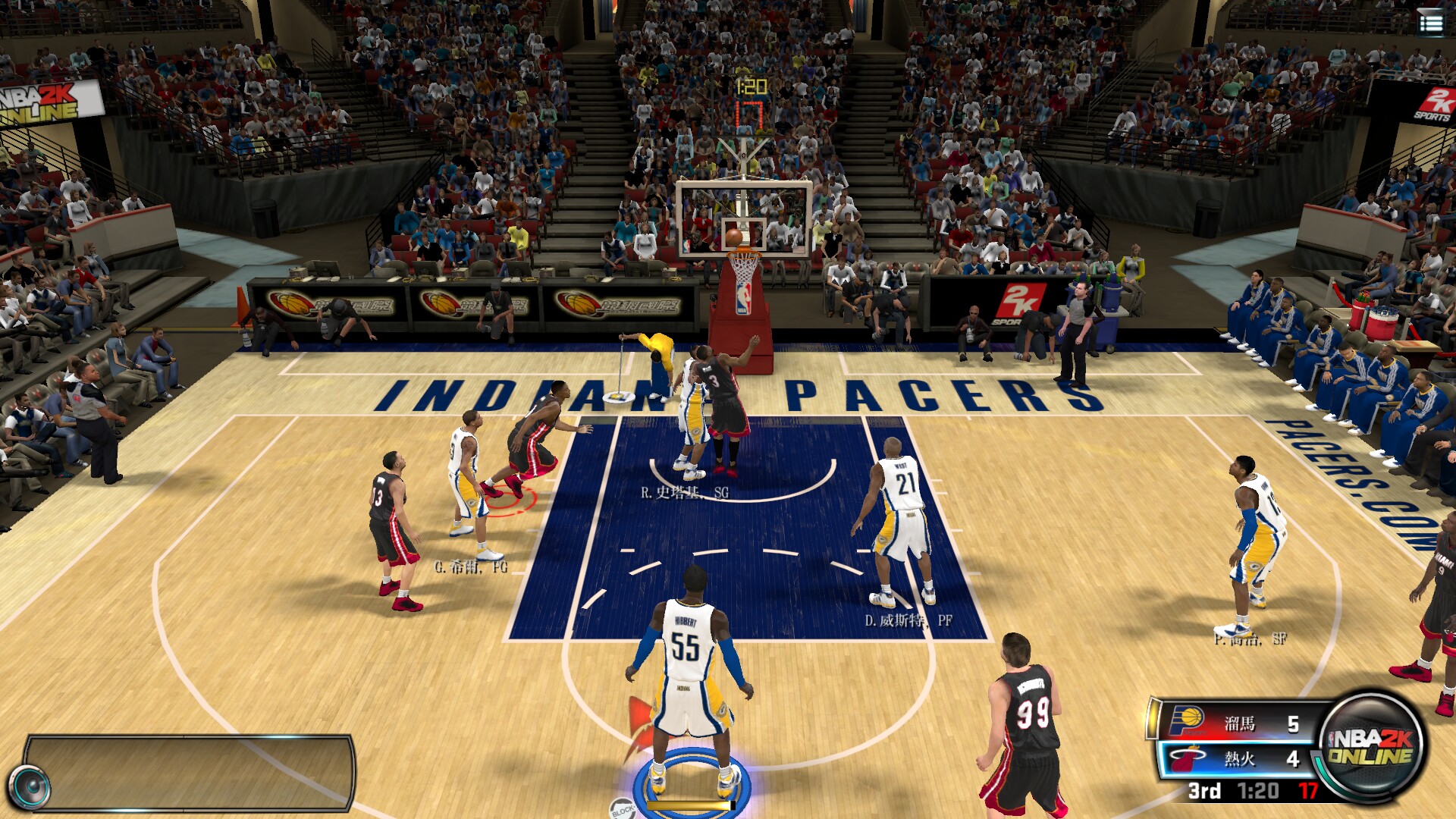Image resolution: width=1456 pixels, height=819 pixels.
Task: Click the R. 史塔基 SG player name label
Action: (683, 491)
